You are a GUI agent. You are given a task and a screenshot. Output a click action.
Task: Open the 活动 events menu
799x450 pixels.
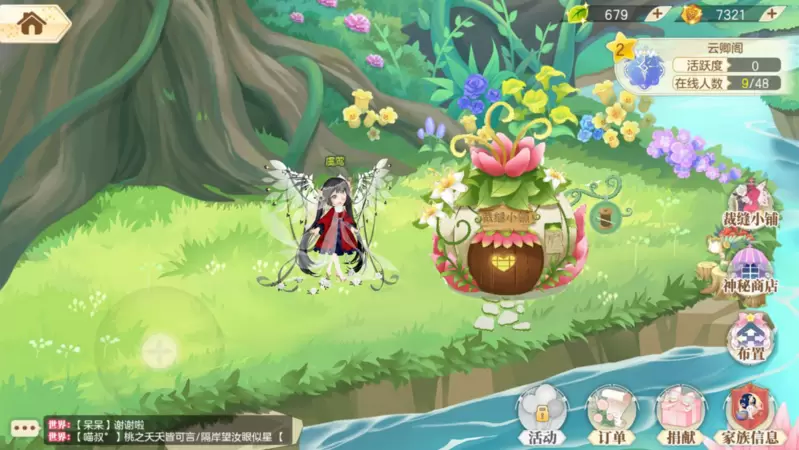(x=541, y=413)
